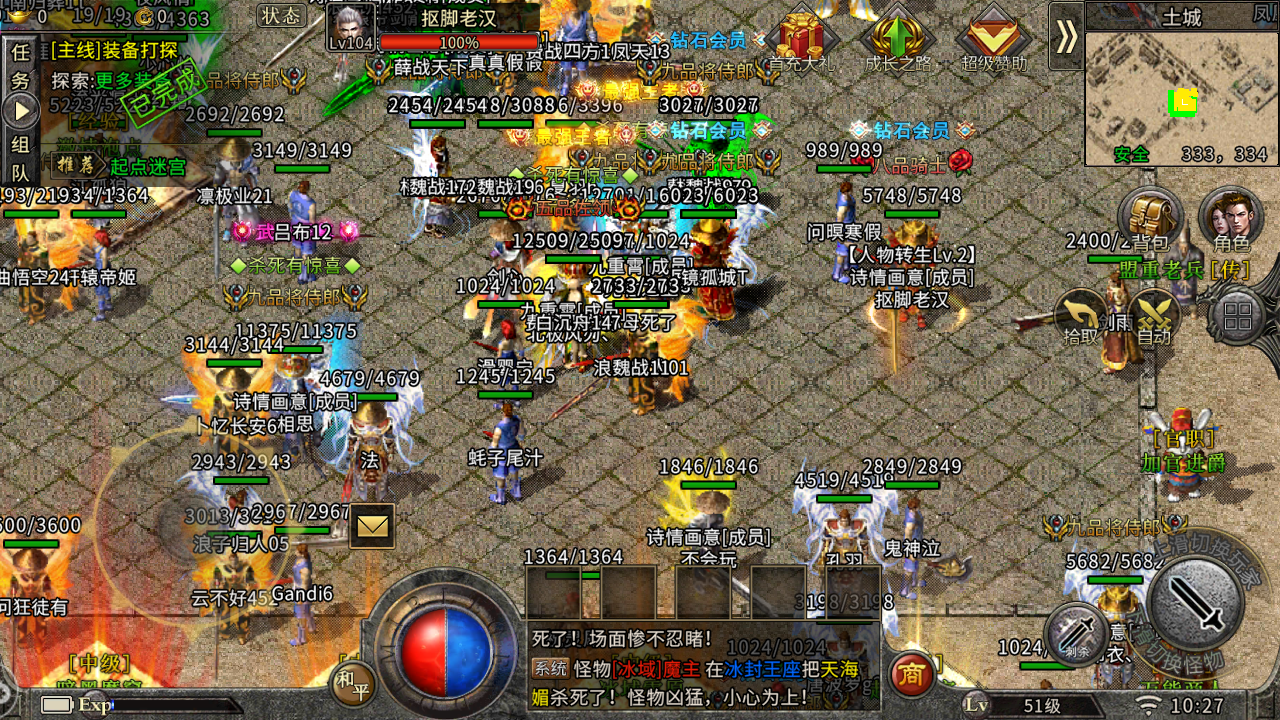Select the Lv104 target portrait
This screenshot has width=1280, height=720.
[x=351, y=27]
